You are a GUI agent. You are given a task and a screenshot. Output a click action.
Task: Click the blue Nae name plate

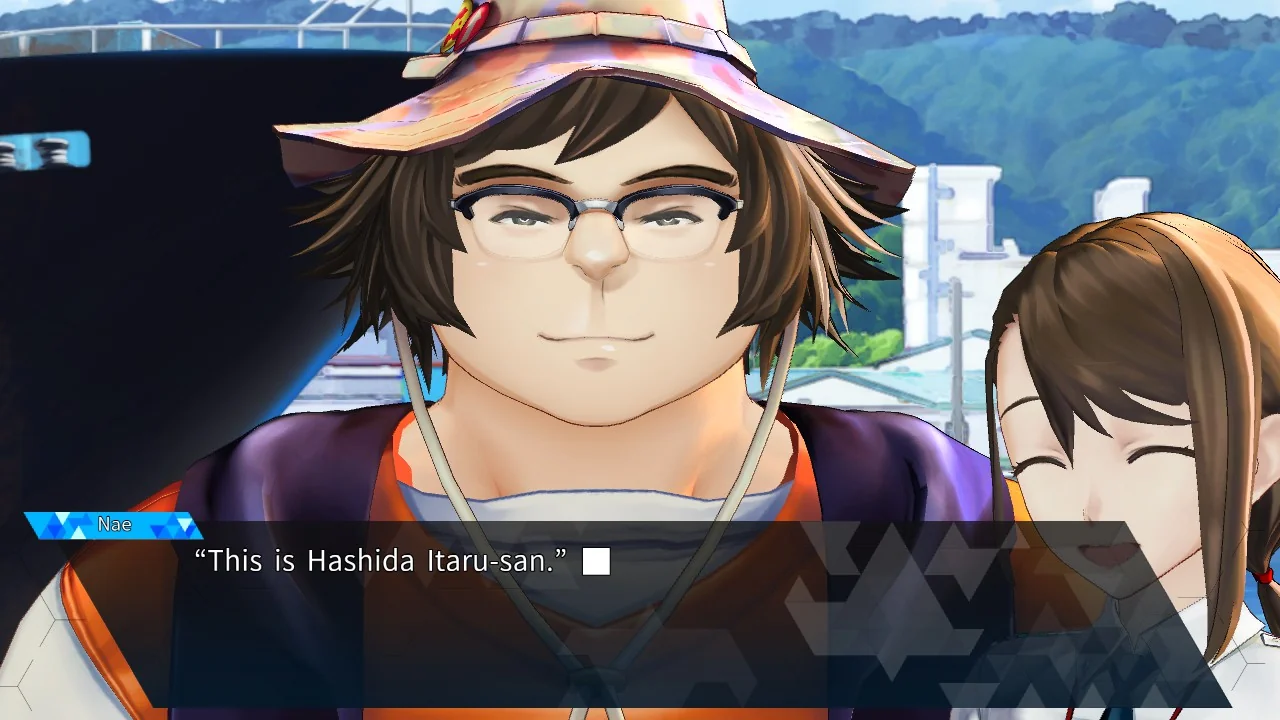coord(115,523)
